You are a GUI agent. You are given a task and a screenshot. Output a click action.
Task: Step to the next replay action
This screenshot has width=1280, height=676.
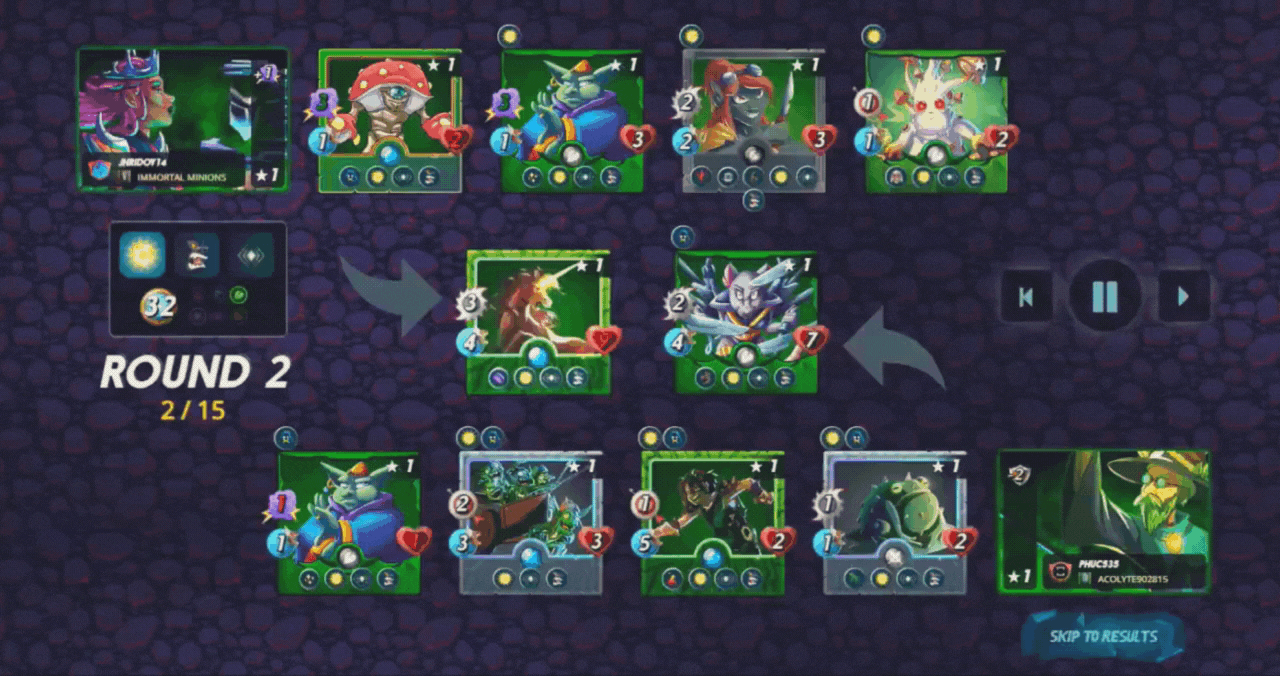1184,296
